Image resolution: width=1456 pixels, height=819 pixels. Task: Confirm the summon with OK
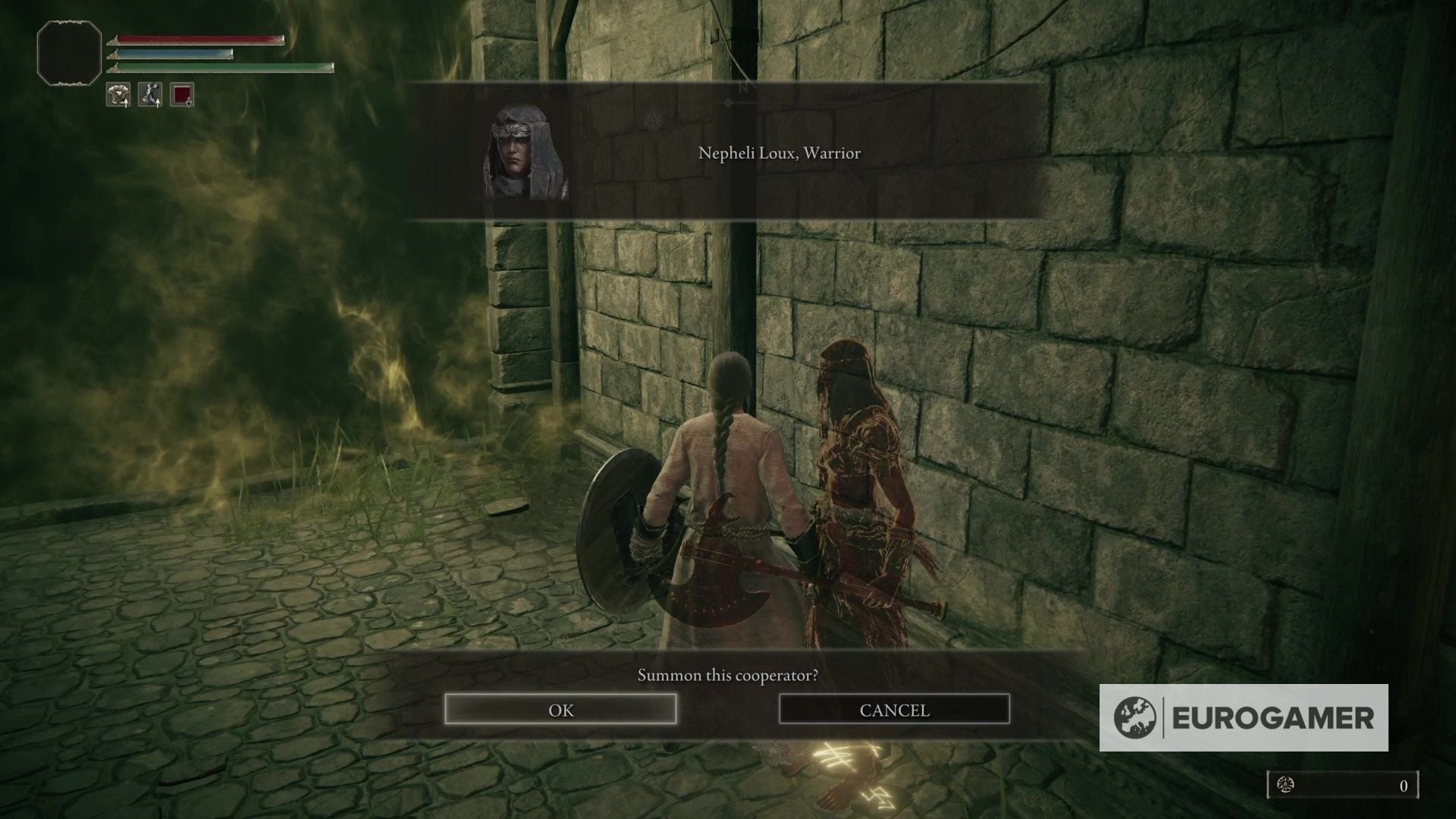coord(560,710)
